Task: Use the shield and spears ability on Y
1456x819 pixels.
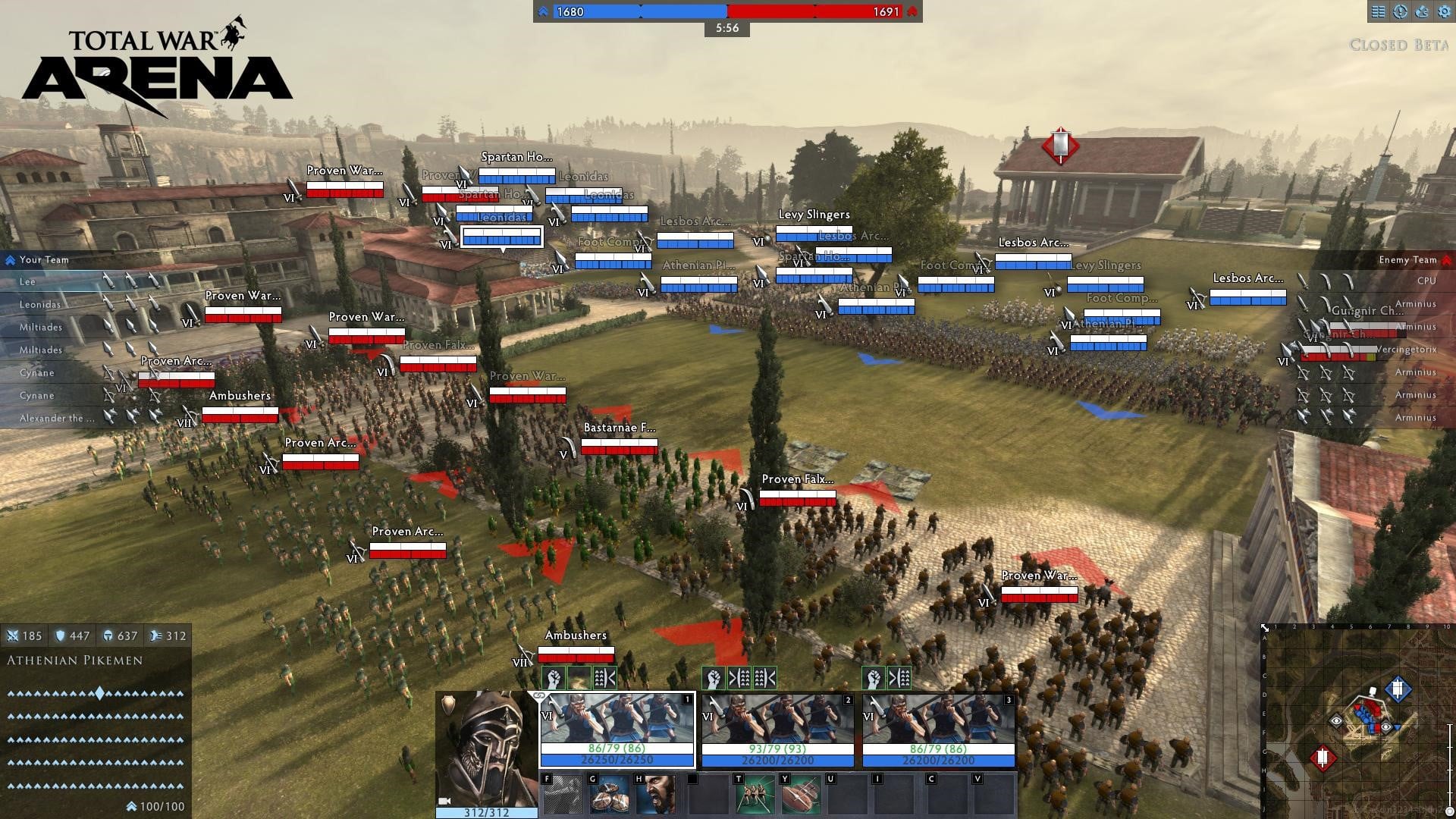Action: [801, 795]
